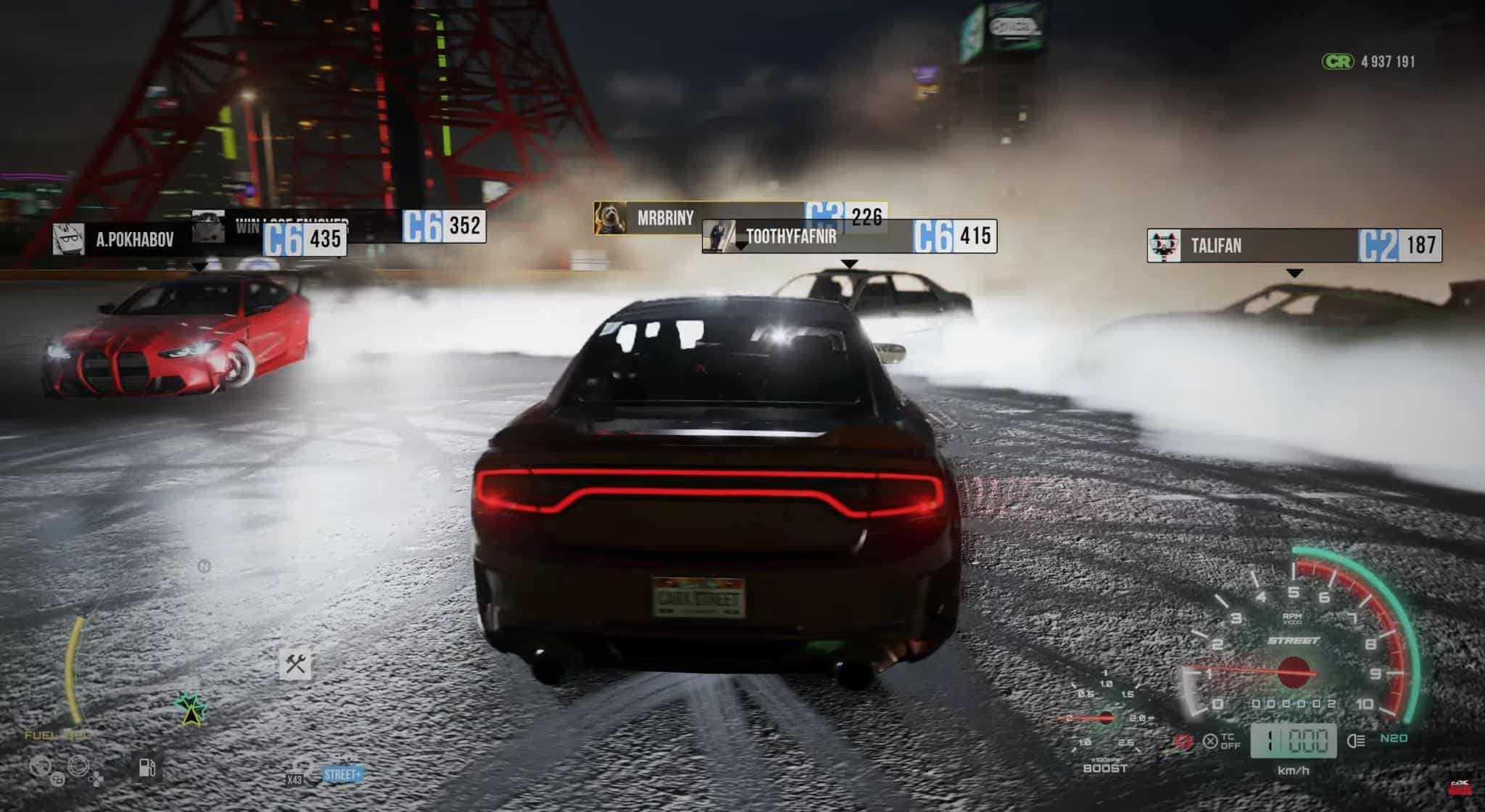1485x812 pixels.
Task: Click the green CR credits icon
Action: click(1337, 62)
